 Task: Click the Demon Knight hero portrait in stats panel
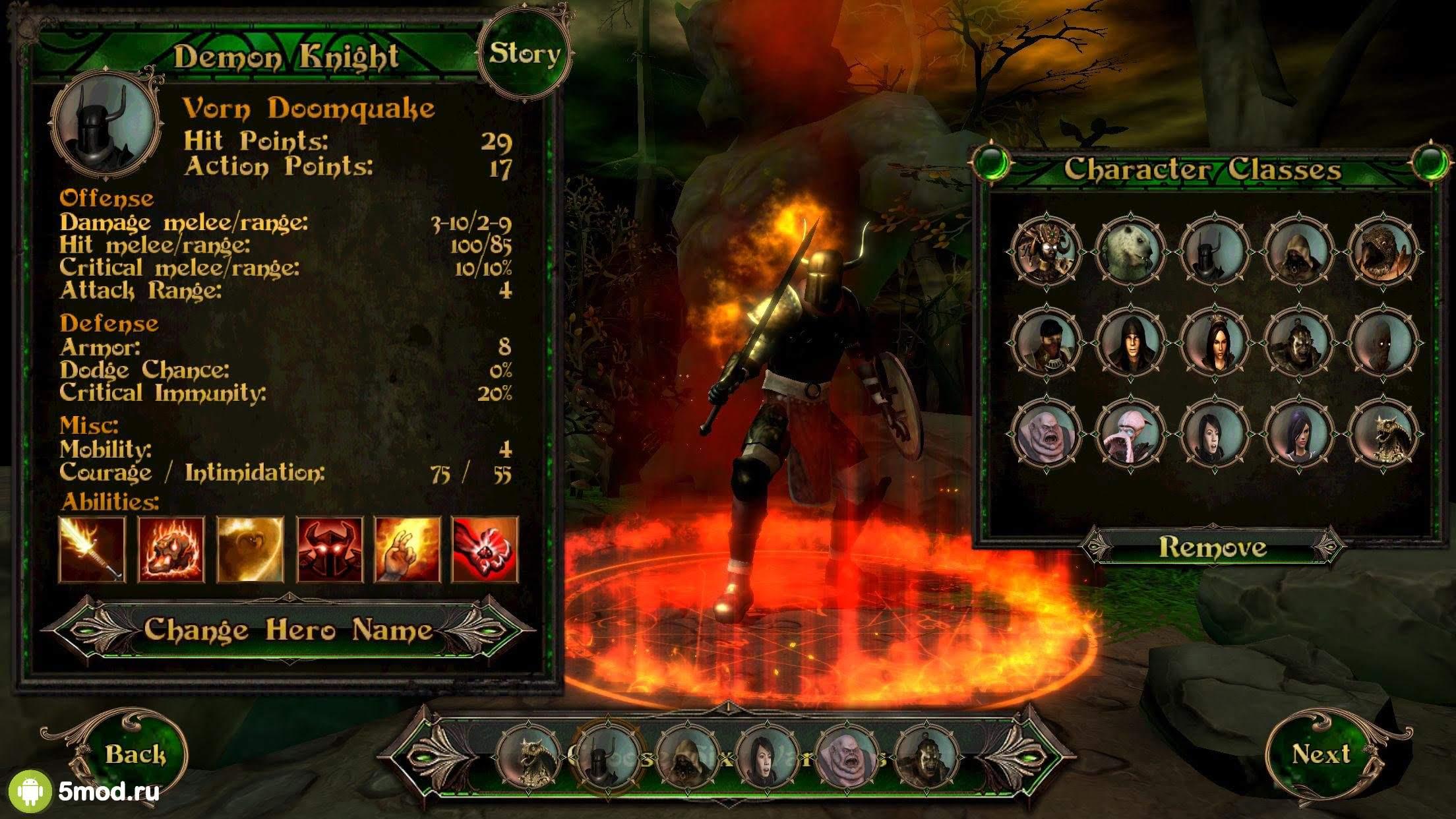pos(106,125)
